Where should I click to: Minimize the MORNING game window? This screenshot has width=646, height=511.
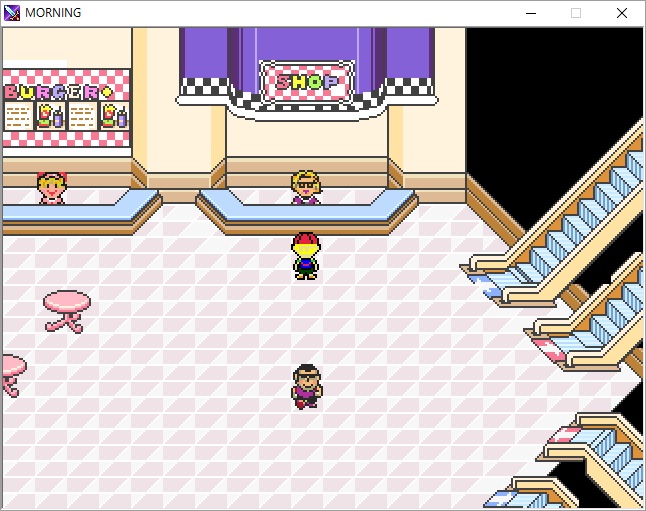click(x=529, y=13)
